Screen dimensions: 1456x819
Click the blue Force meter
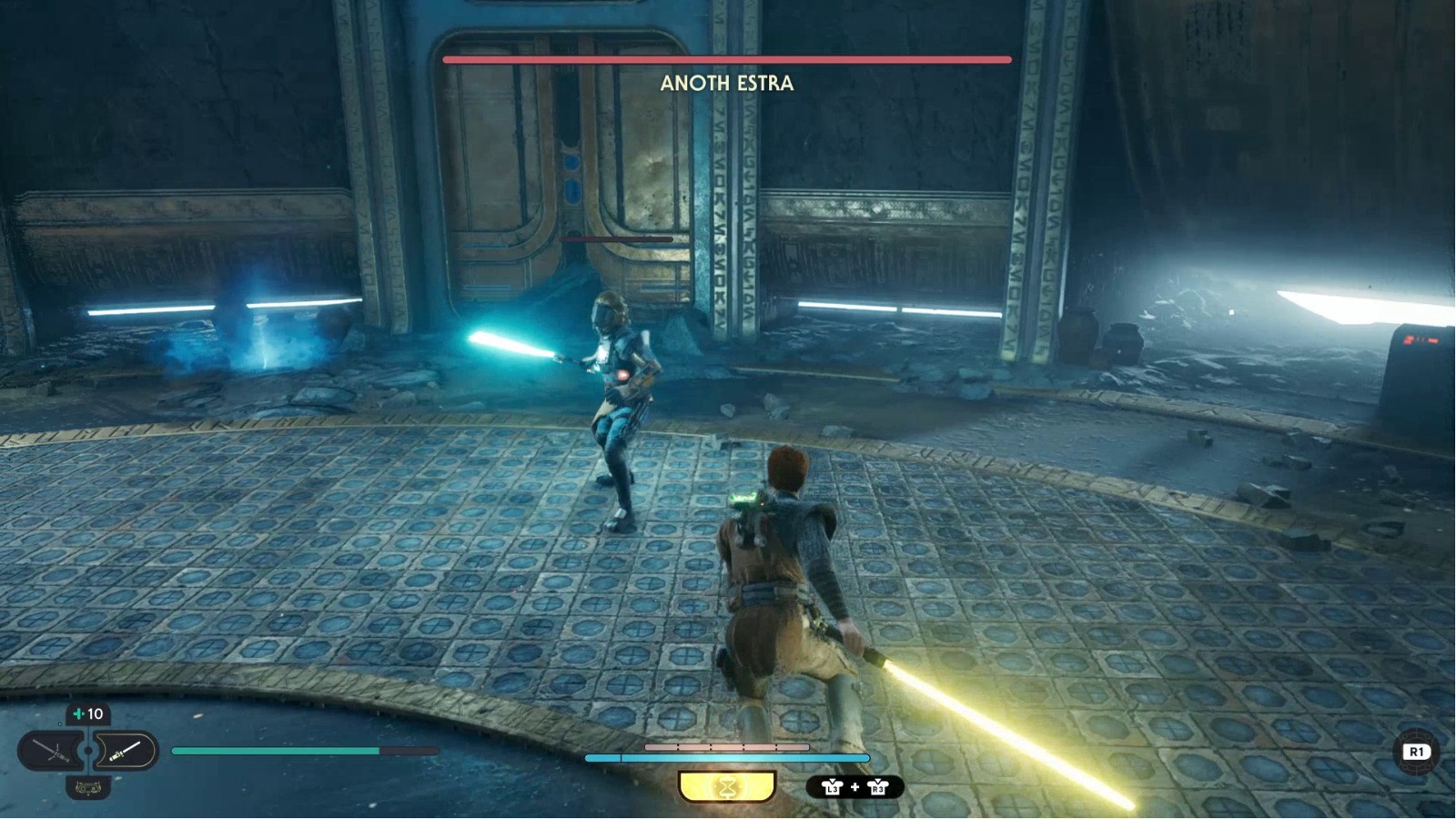728,757
